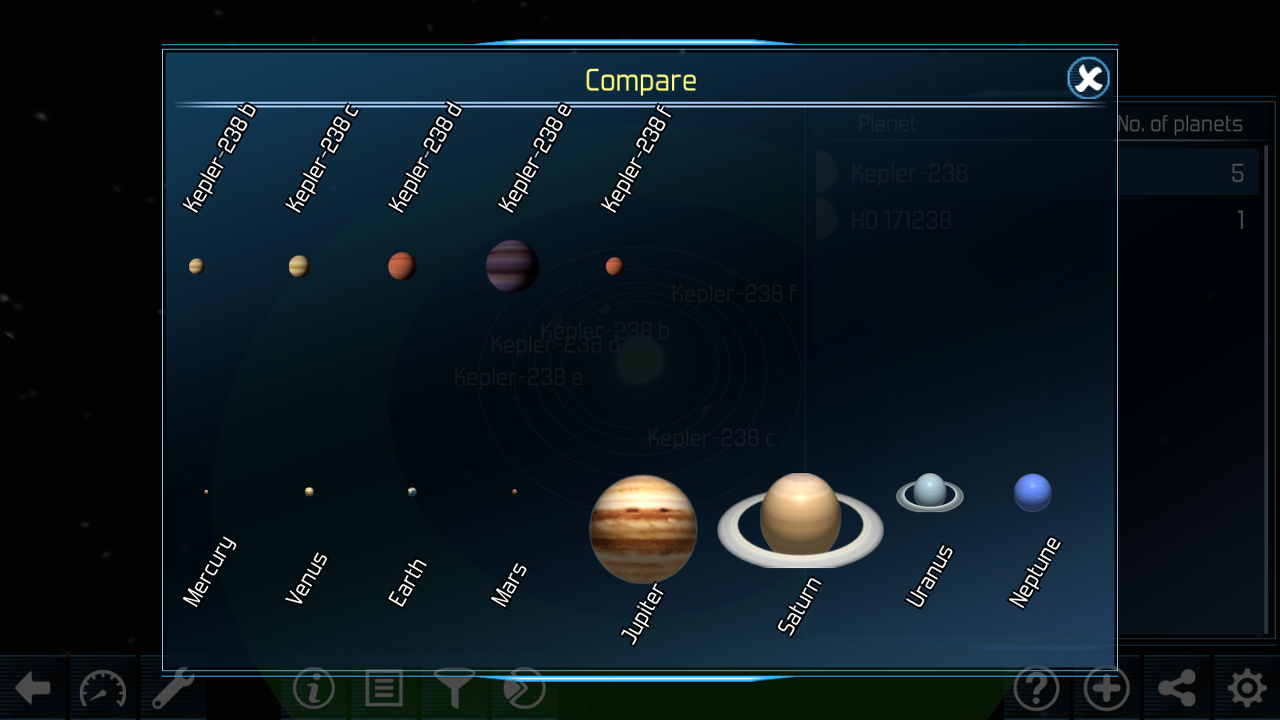Select Jupiter in the comparison view
Screen dimensions: 1280x720
point(643,528)
